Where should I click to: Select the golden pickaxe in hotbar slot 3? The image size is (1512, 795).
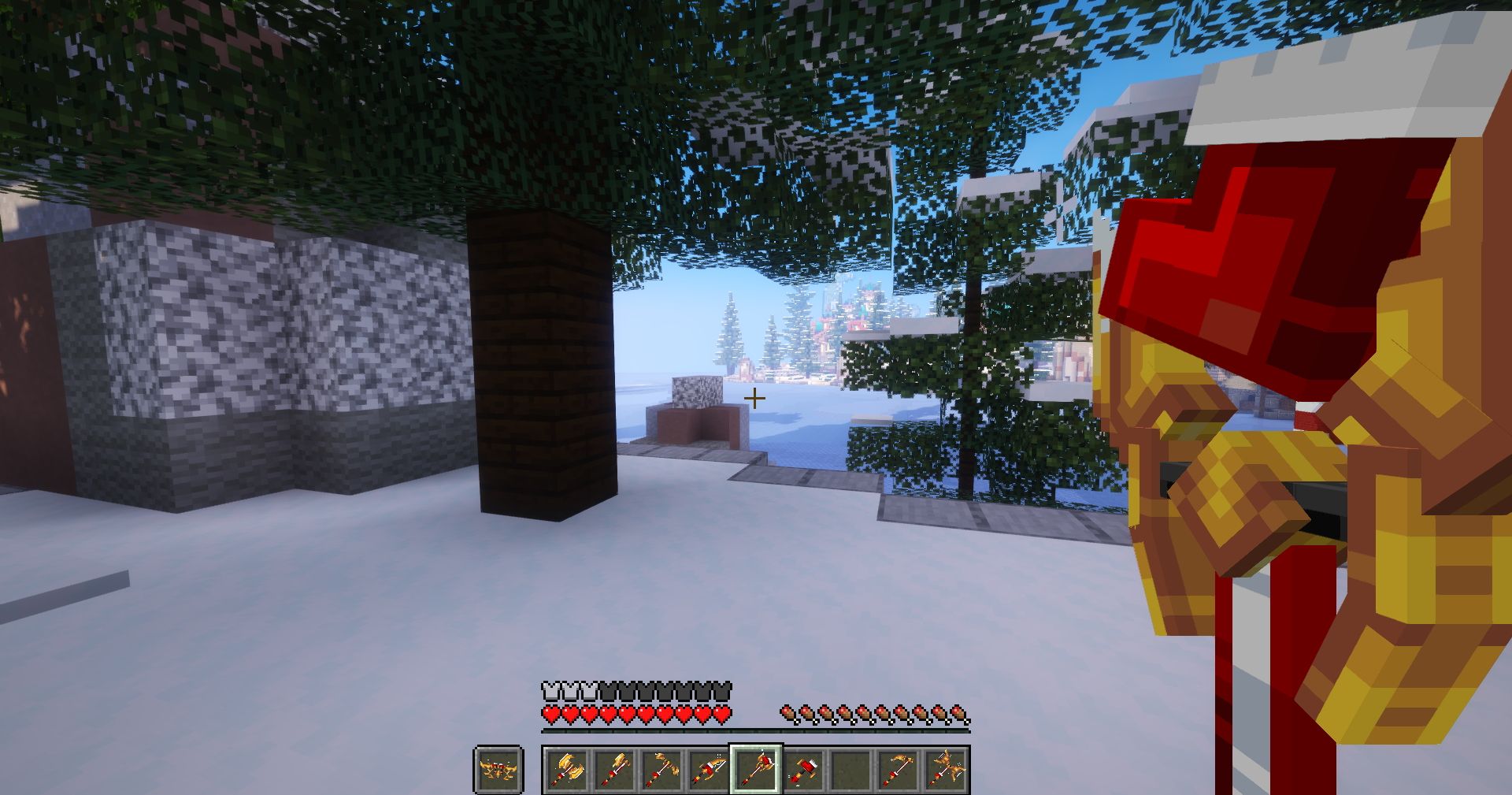[660, 771]
